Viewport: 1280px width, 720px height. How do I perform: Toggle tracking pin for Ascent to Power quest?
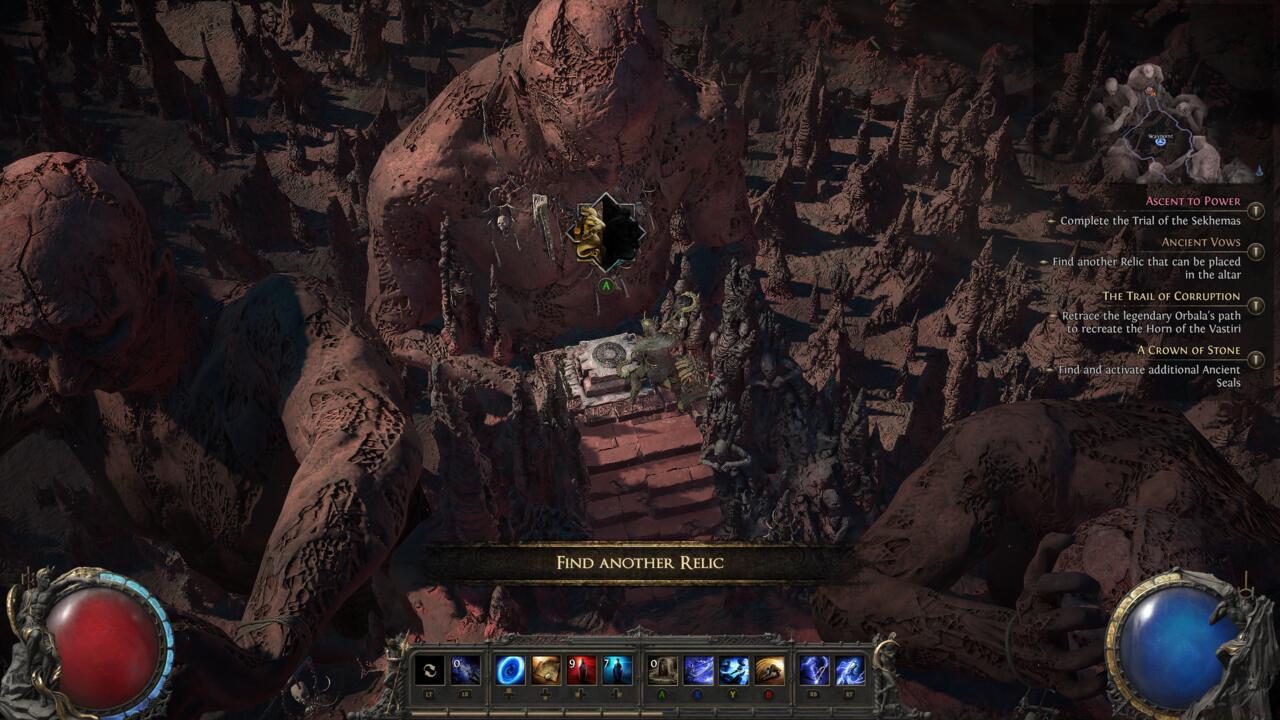point(1254,209)
